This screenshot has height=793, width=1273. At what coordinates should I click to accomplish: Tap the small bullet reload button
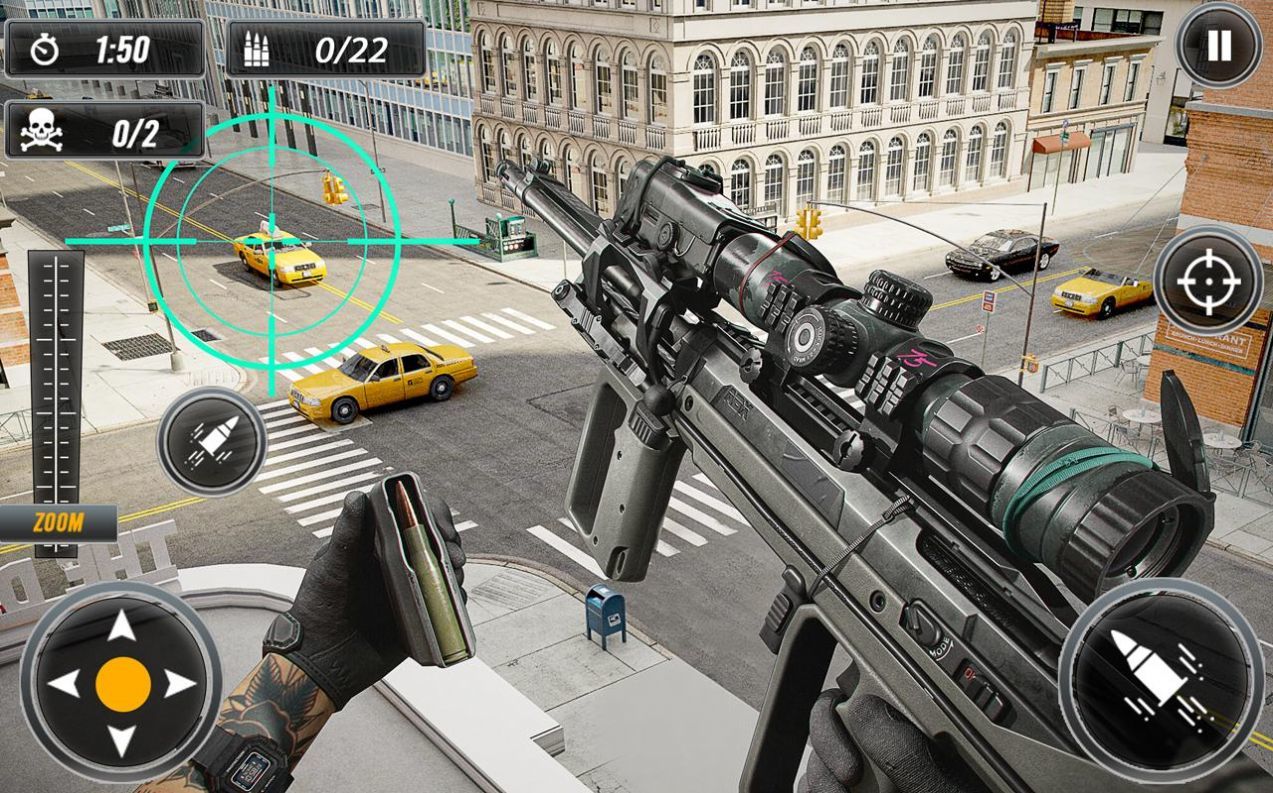(x=212, y=442)
